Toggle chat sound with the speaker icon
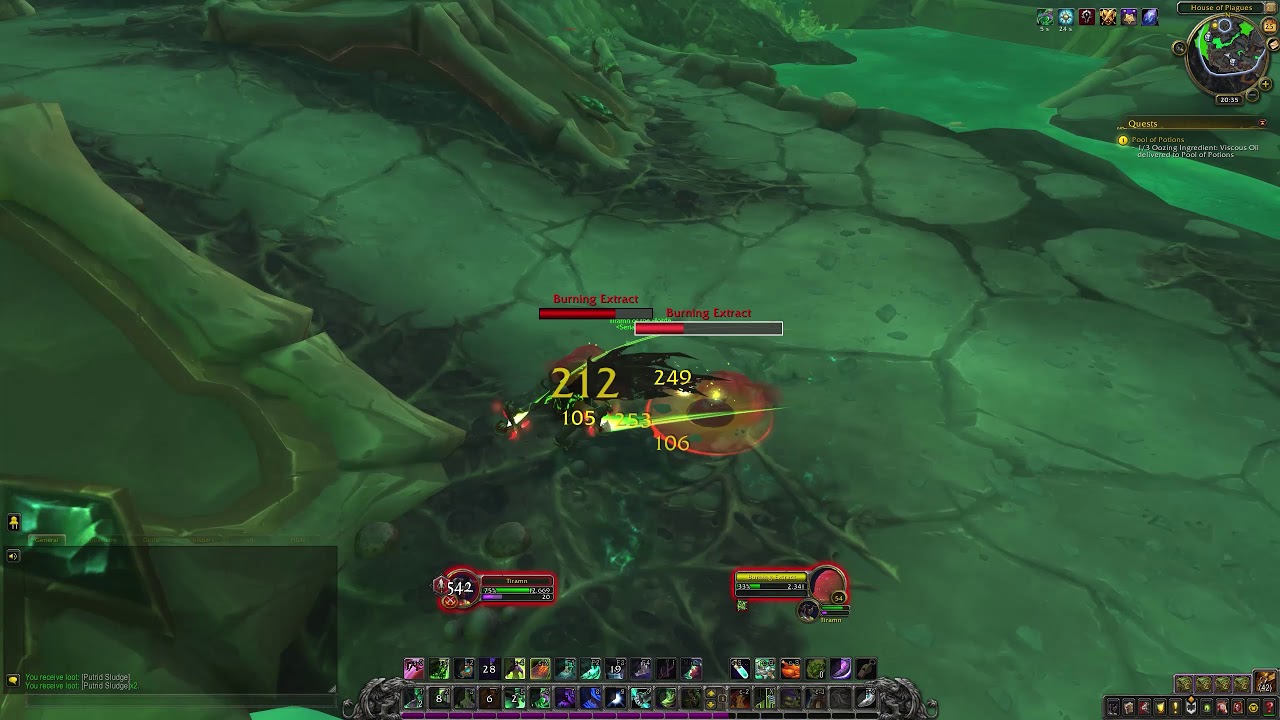Image resolution: width=1280 pixels, height=720 pixels. coord(12,555)
